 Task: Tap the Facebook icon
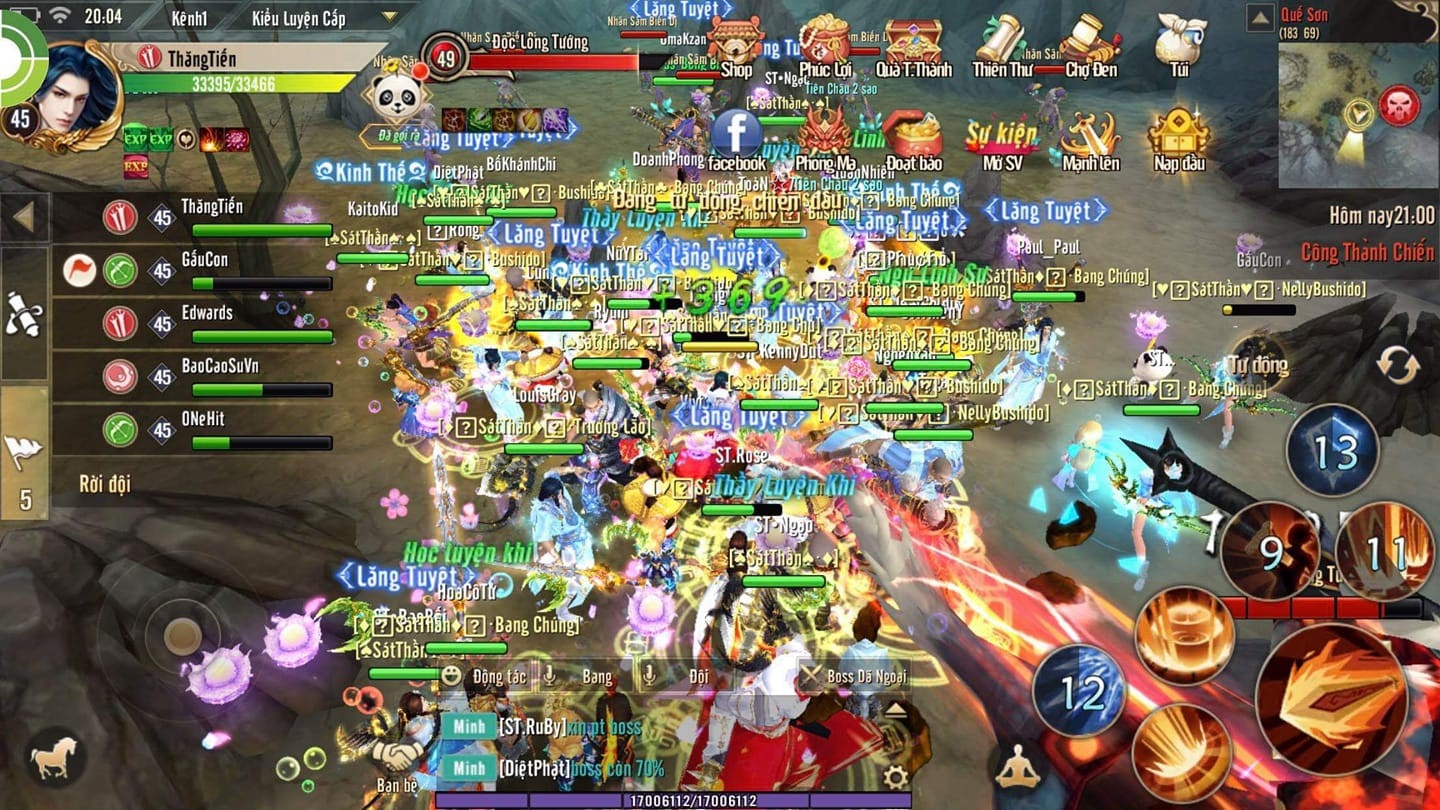pos(738,131)
